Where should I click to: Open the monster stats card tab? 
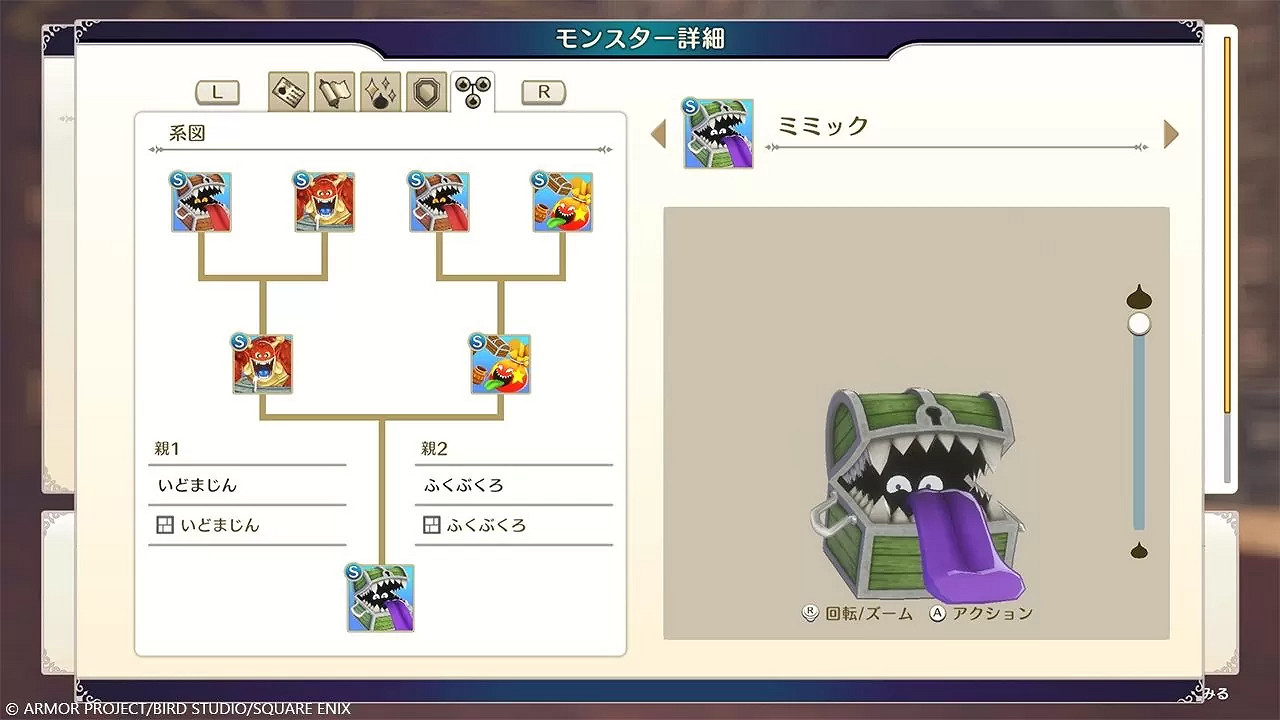pos(288,89)
